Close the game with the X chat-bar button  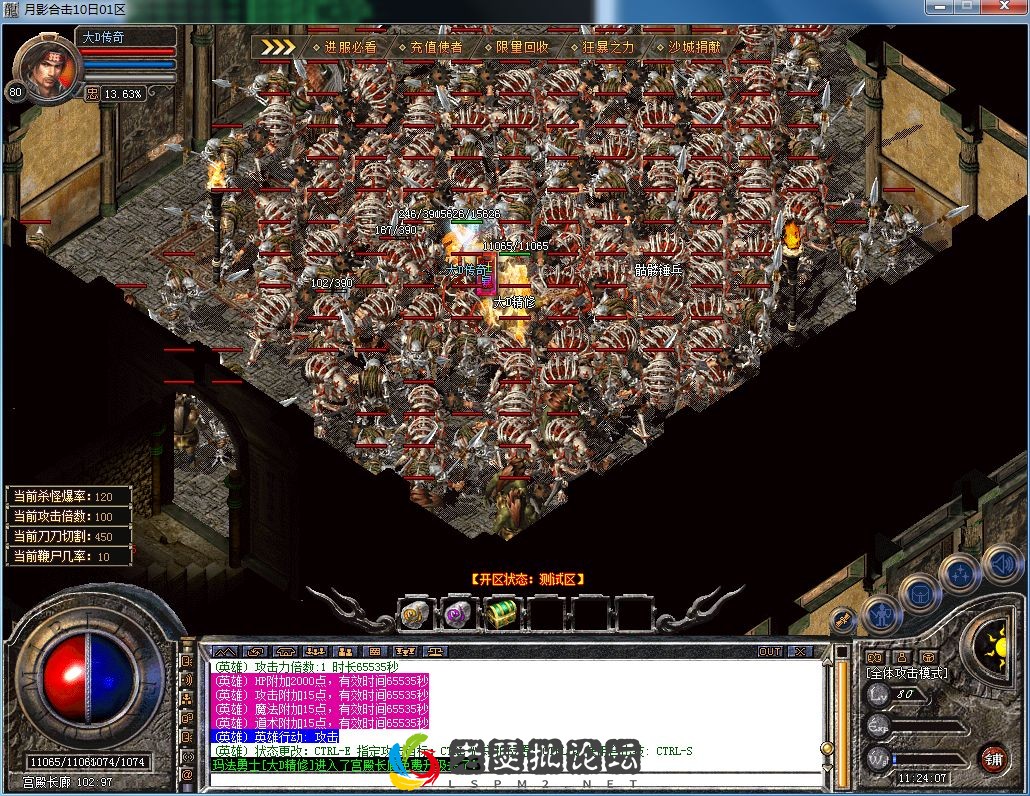point(799,651)
